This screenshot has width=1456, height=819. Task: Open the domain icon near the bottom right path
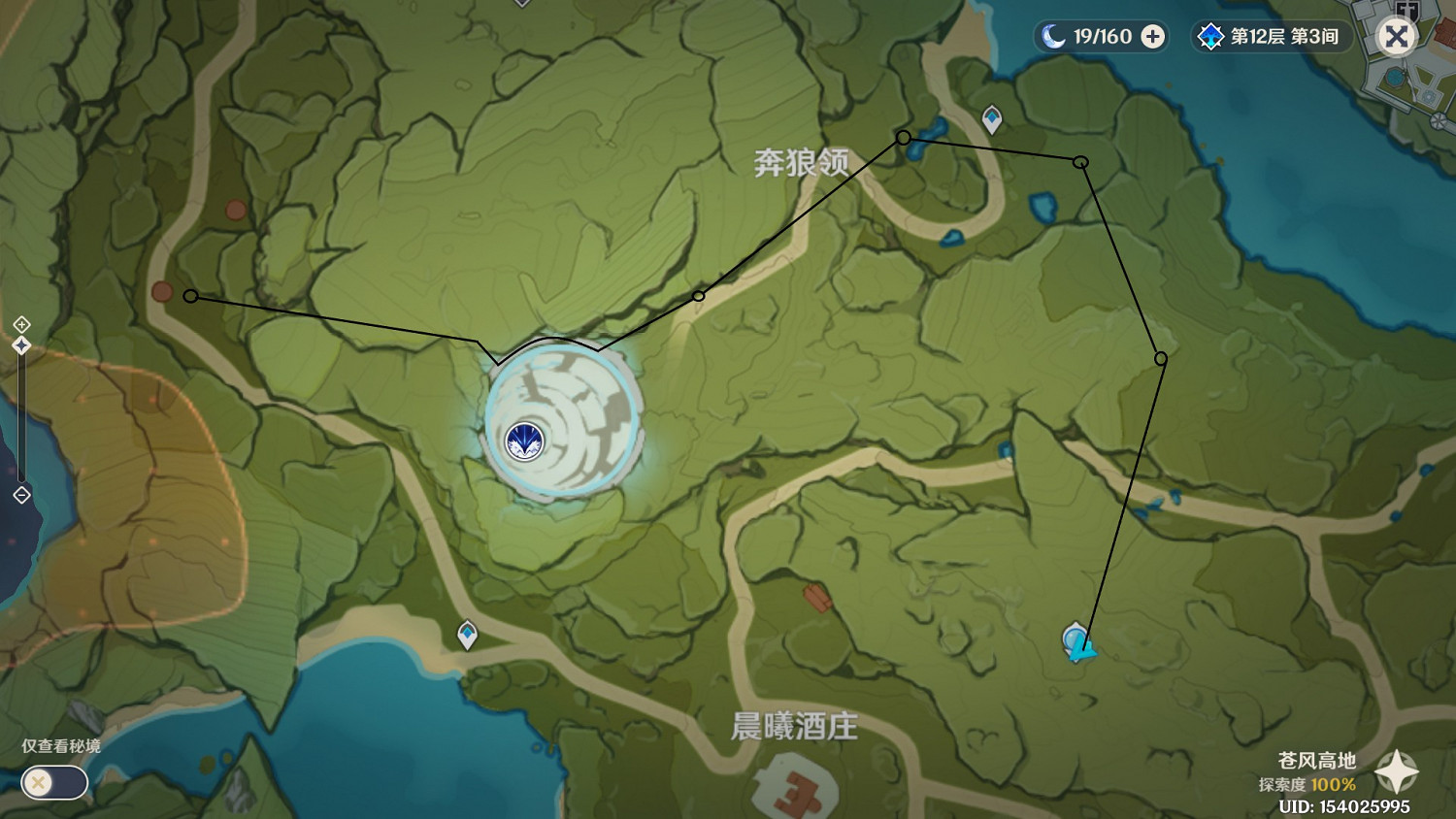pos(1077,642)
